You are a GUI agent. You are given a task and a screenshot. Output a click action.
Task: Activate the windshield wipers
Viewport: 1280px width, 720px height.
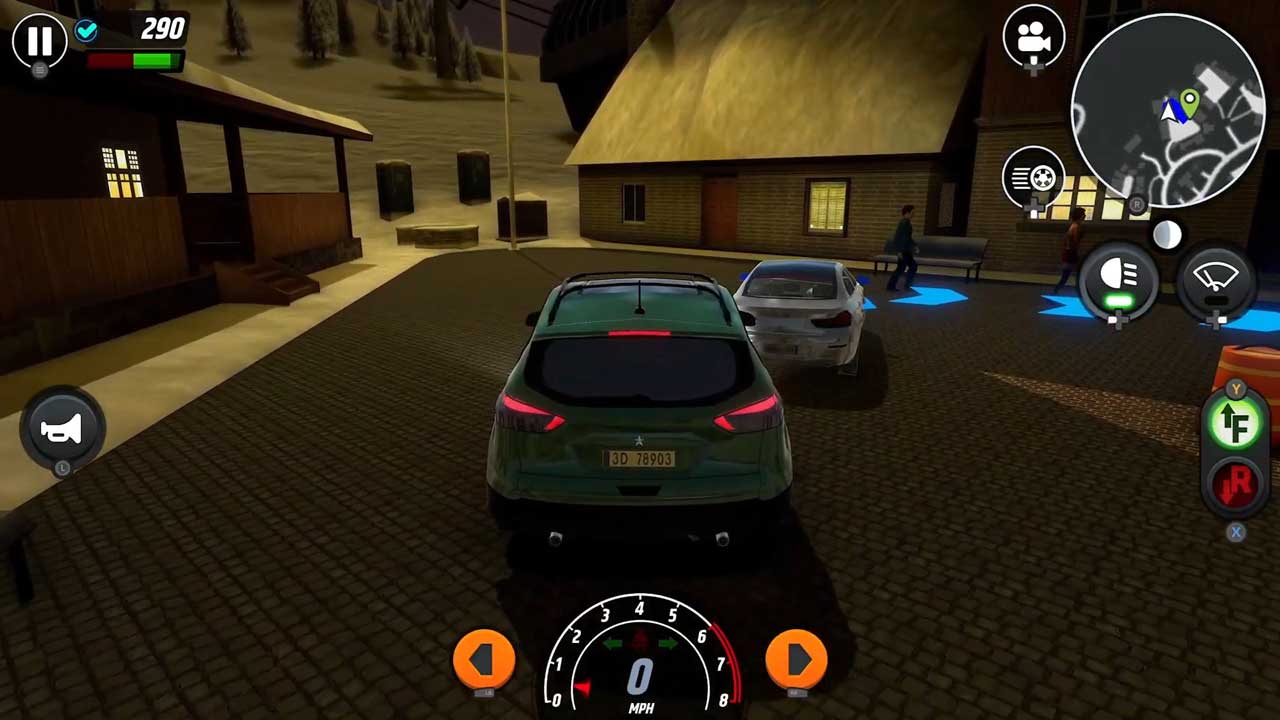(x=1216, y=279)
